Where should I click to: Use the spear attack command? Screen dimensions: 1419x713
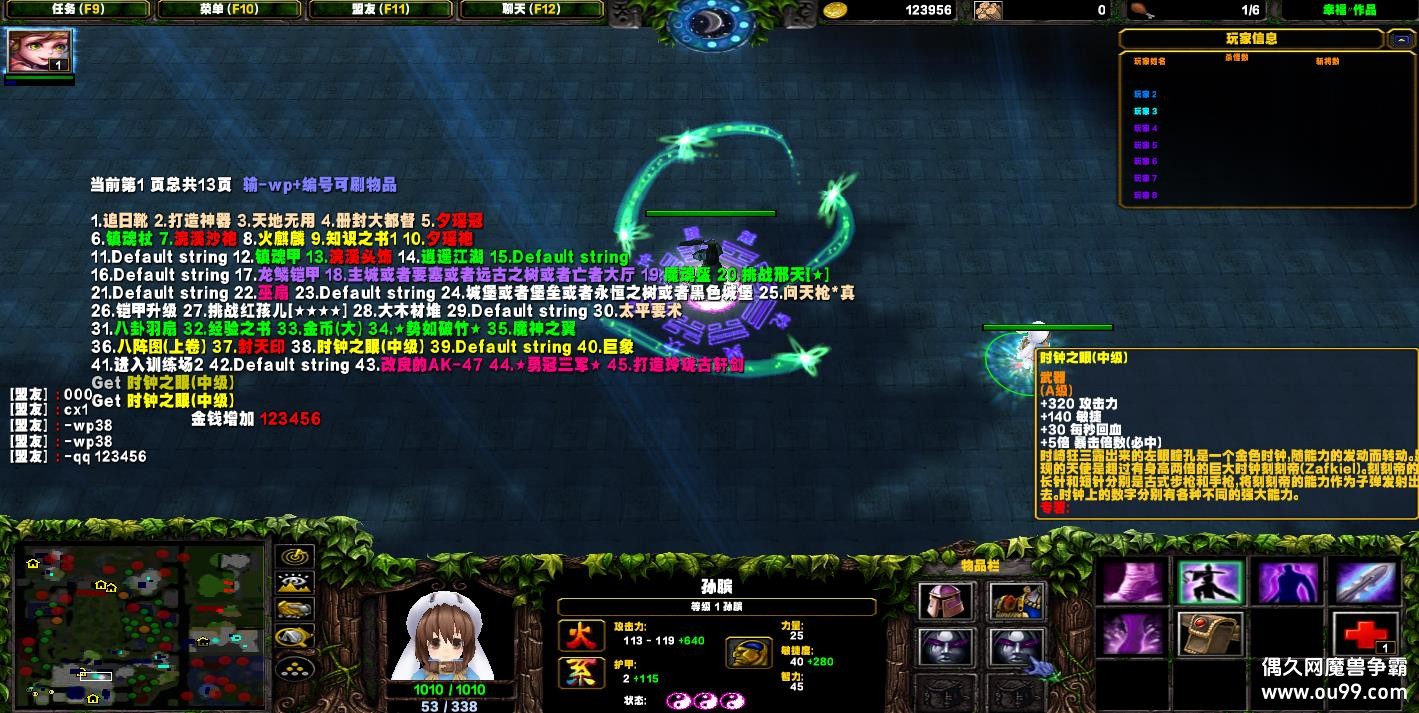pos(1365,582)
